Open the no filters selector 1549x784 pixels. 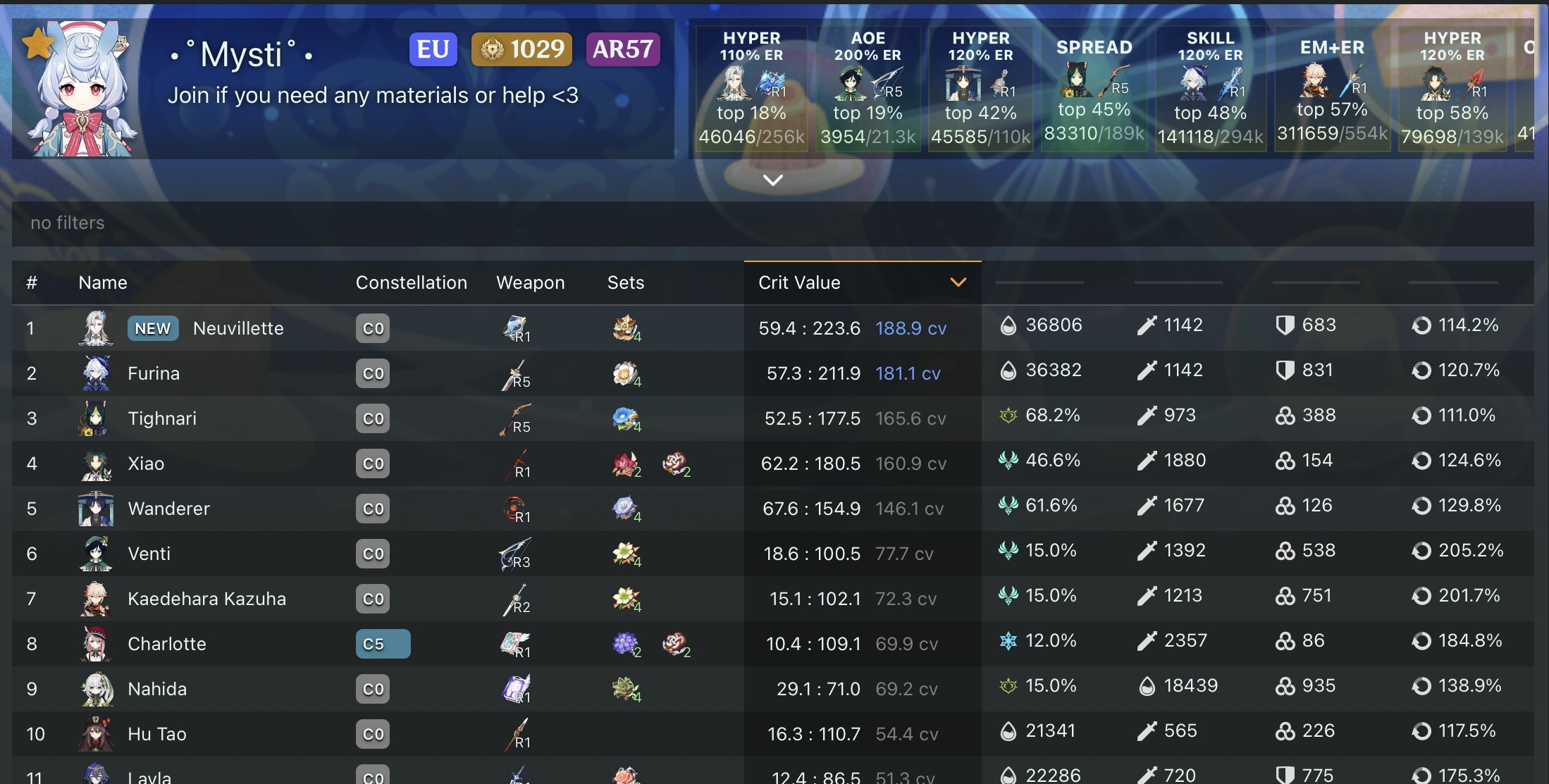pyautogui.click(x=66, y=223)
